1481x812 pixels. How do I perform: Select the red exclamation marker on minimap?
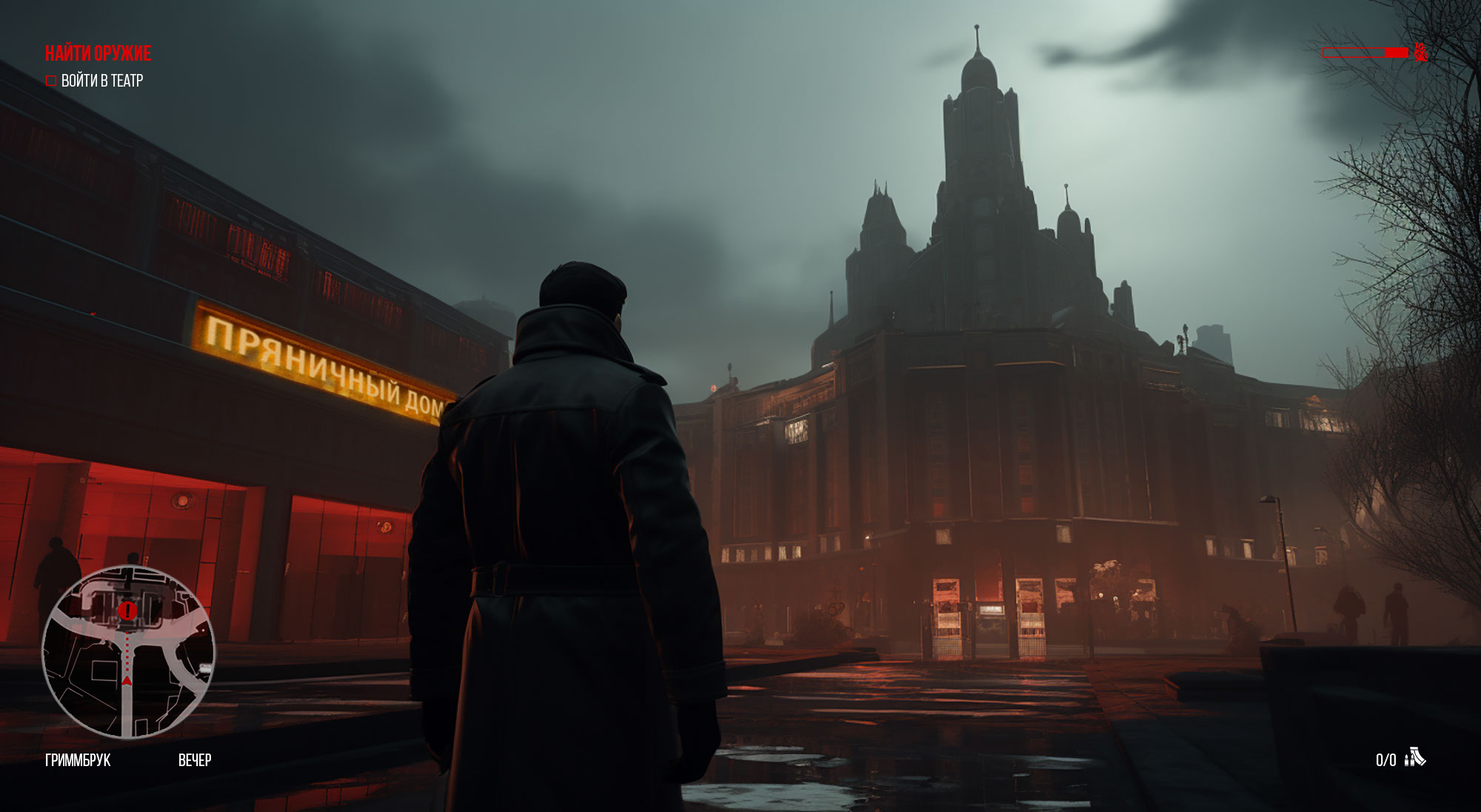(127, 611)
